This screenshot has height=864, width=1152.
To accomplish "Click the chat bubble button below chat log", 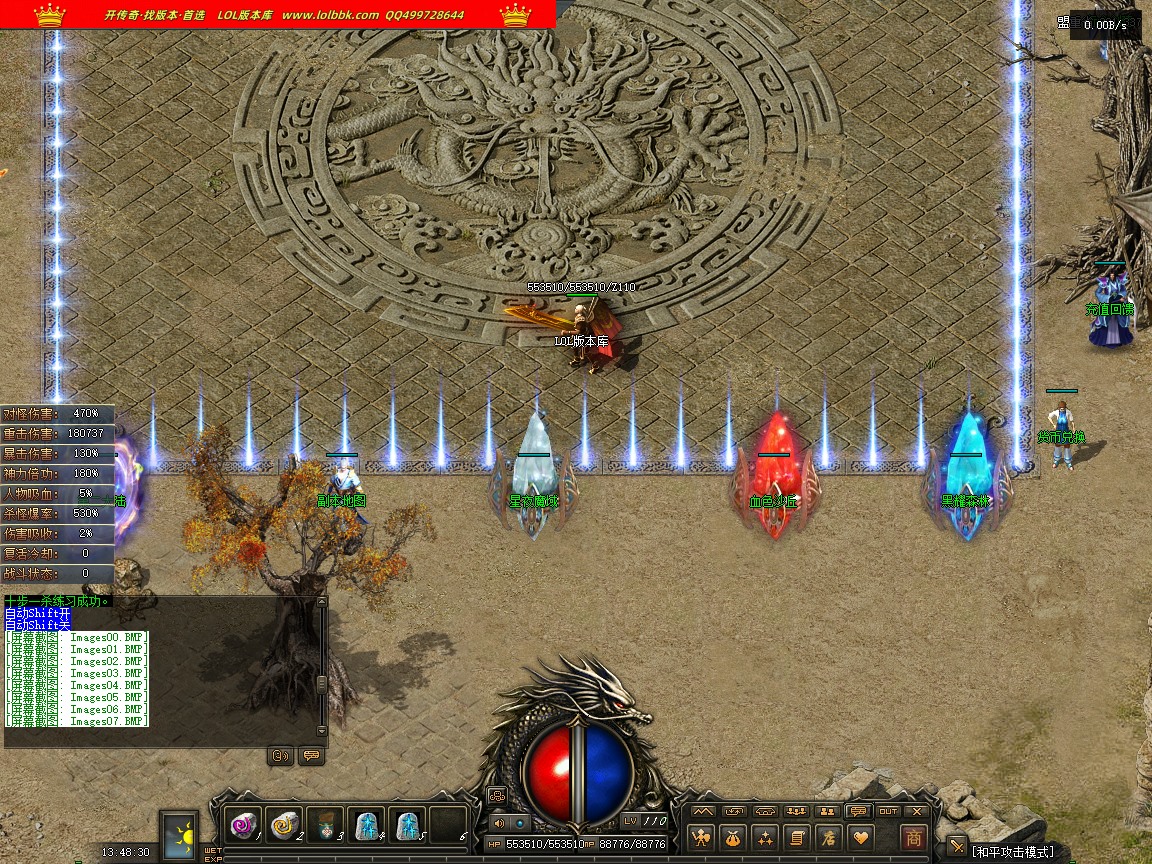I will [x=310, y=756].
